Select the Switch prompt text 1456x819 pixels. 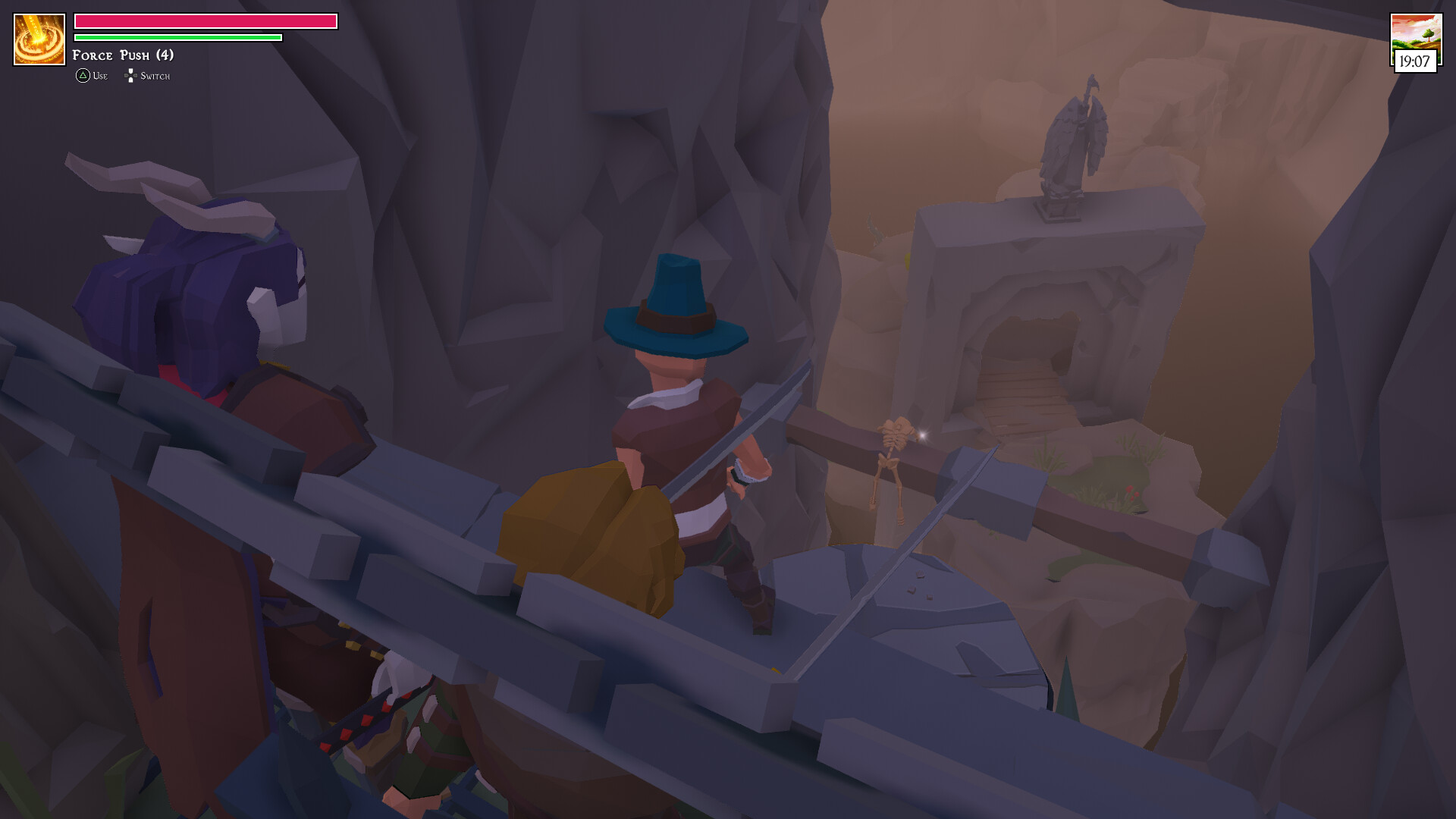pyautogui.click(x=155, y=76)
